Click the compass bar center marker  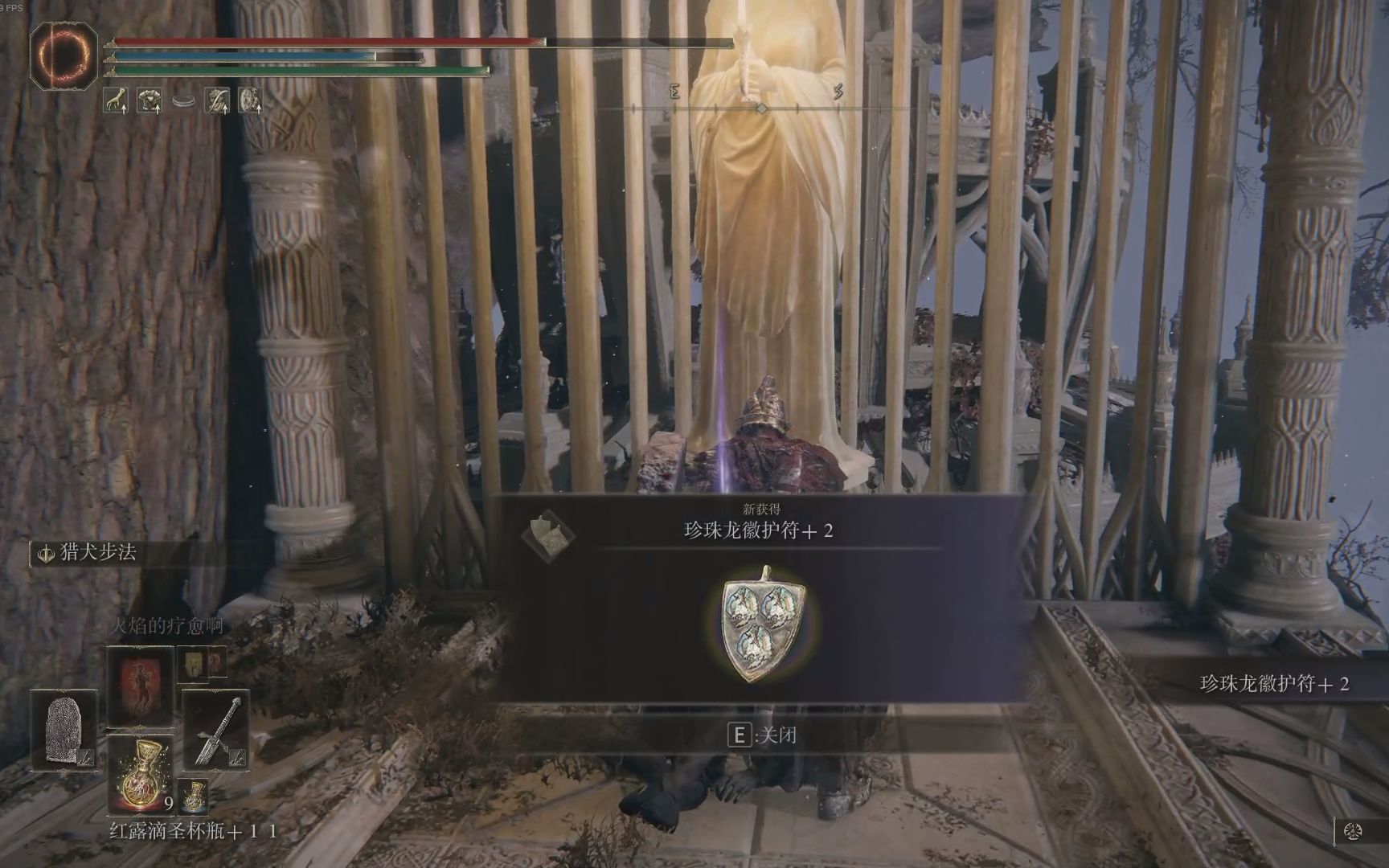761,108
